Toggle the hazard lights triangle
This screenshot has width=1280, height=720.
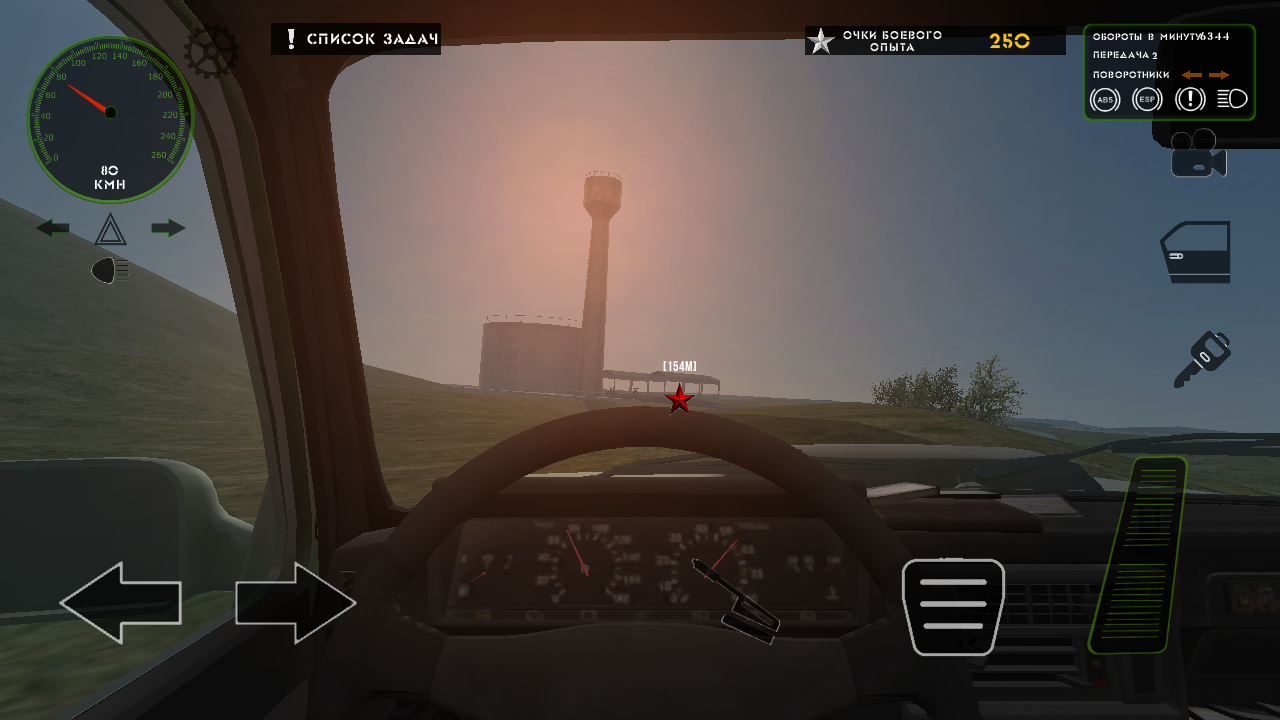(110, 230)
